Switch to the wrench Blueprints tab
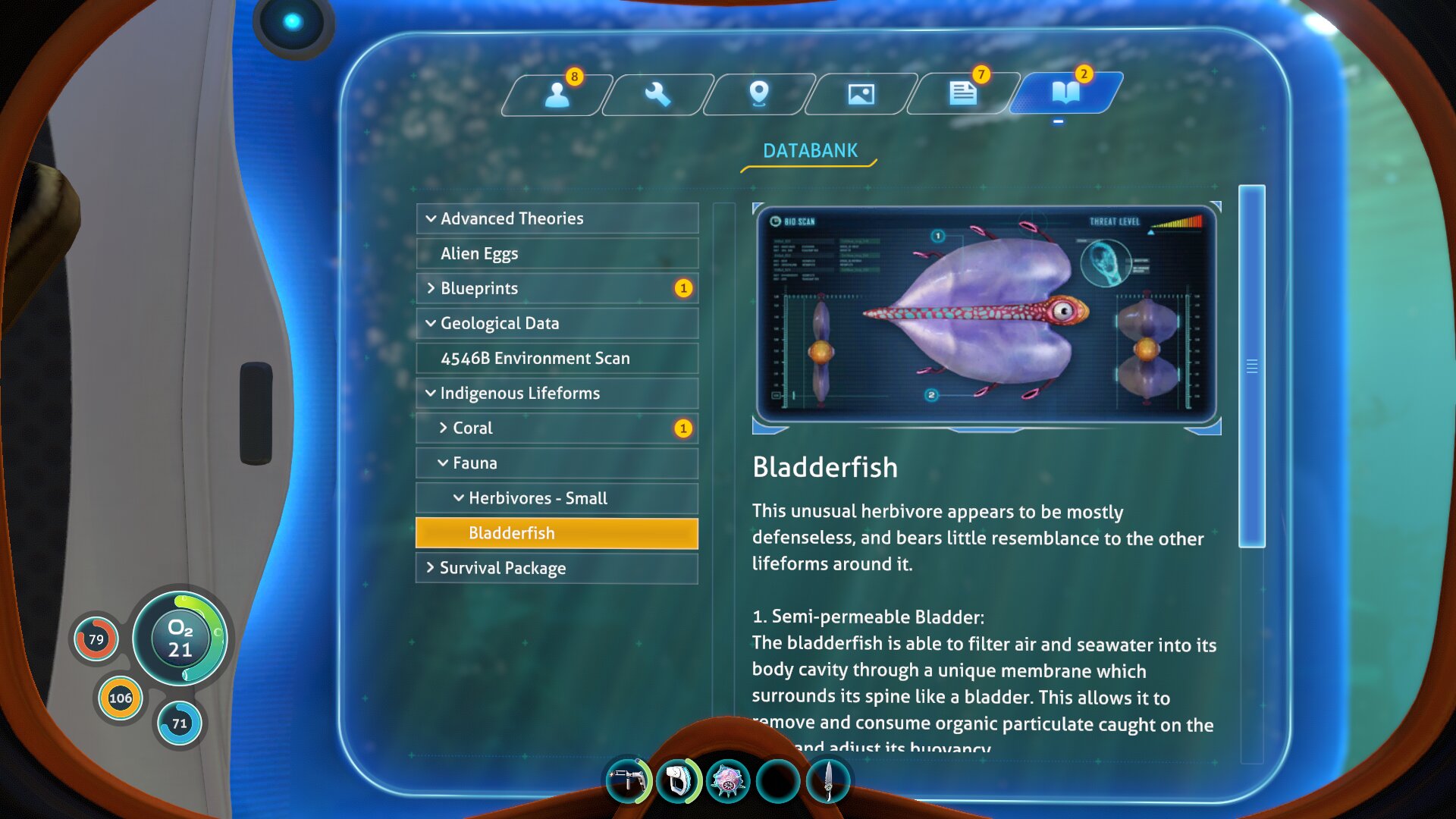 pos(657,94)
